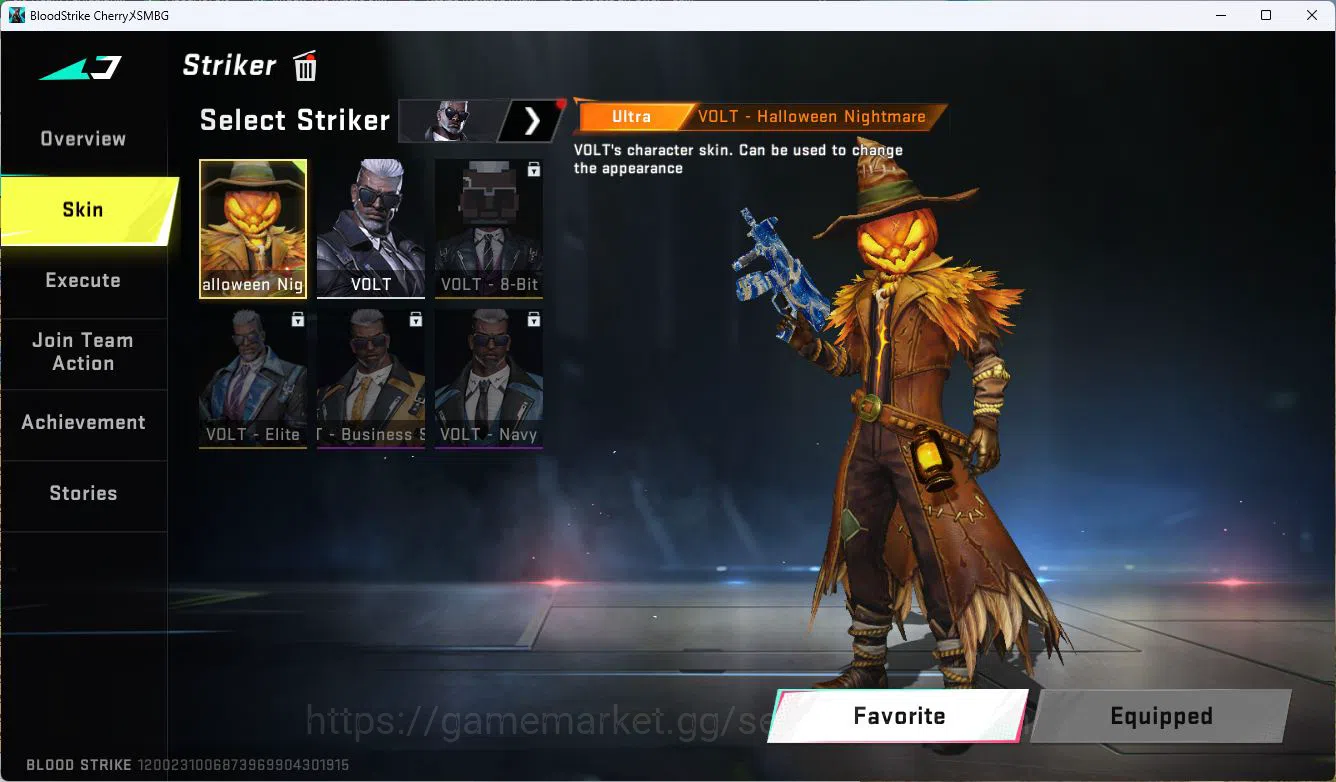
Task: Expand the striker list via the arrow chevron
Action: coord(531,120)
